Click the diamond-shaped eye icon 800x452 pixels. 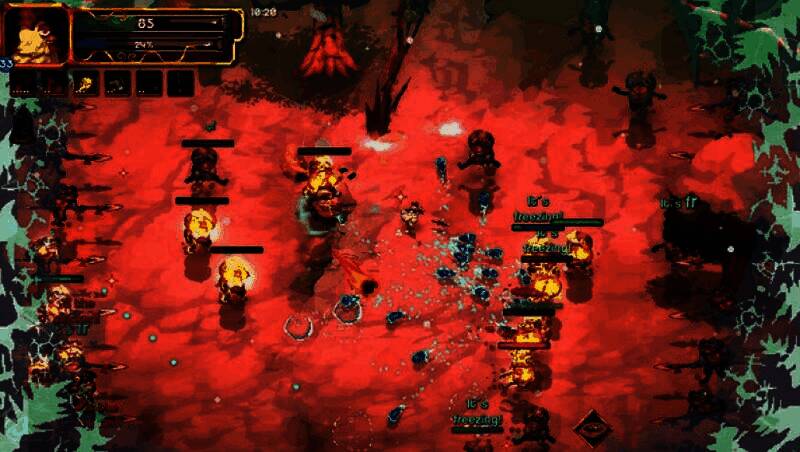(592, 428)
